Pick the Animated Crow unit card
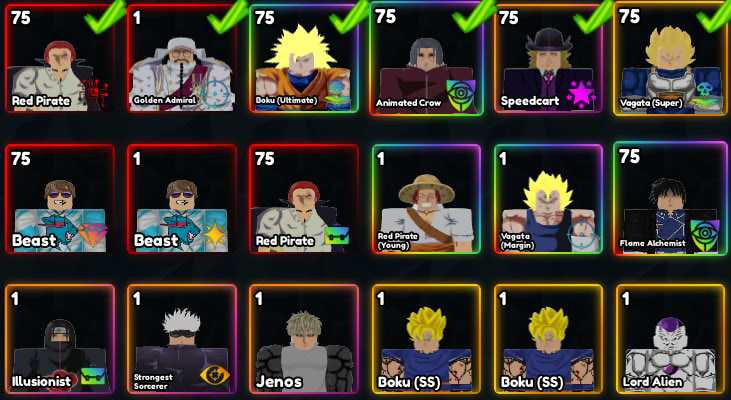The image size is (731, 400). pyautogui.click(x=427, y=60)
